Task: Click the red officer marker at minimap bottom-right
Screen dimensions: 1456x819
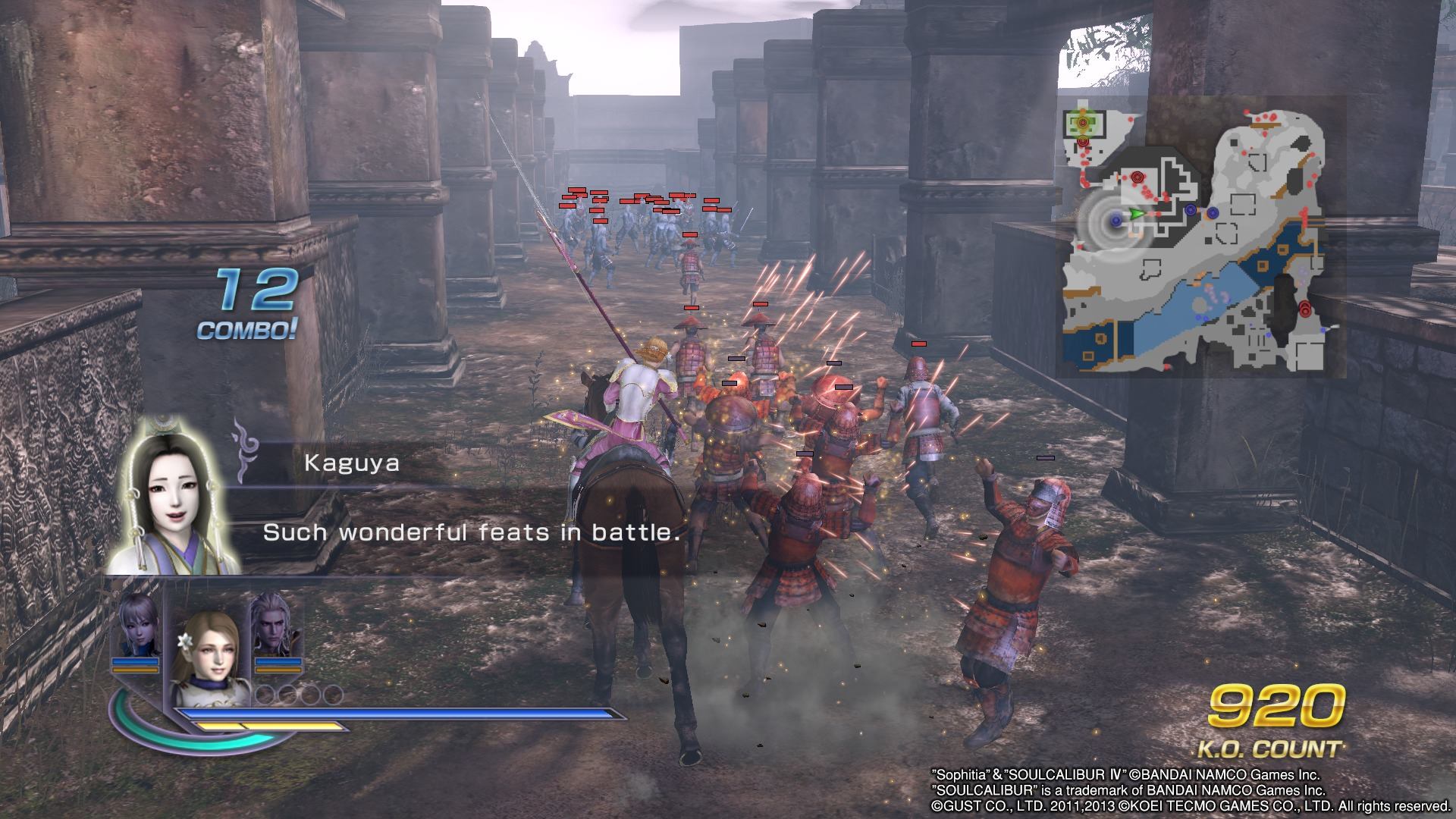Action: tap(1305, 309)
